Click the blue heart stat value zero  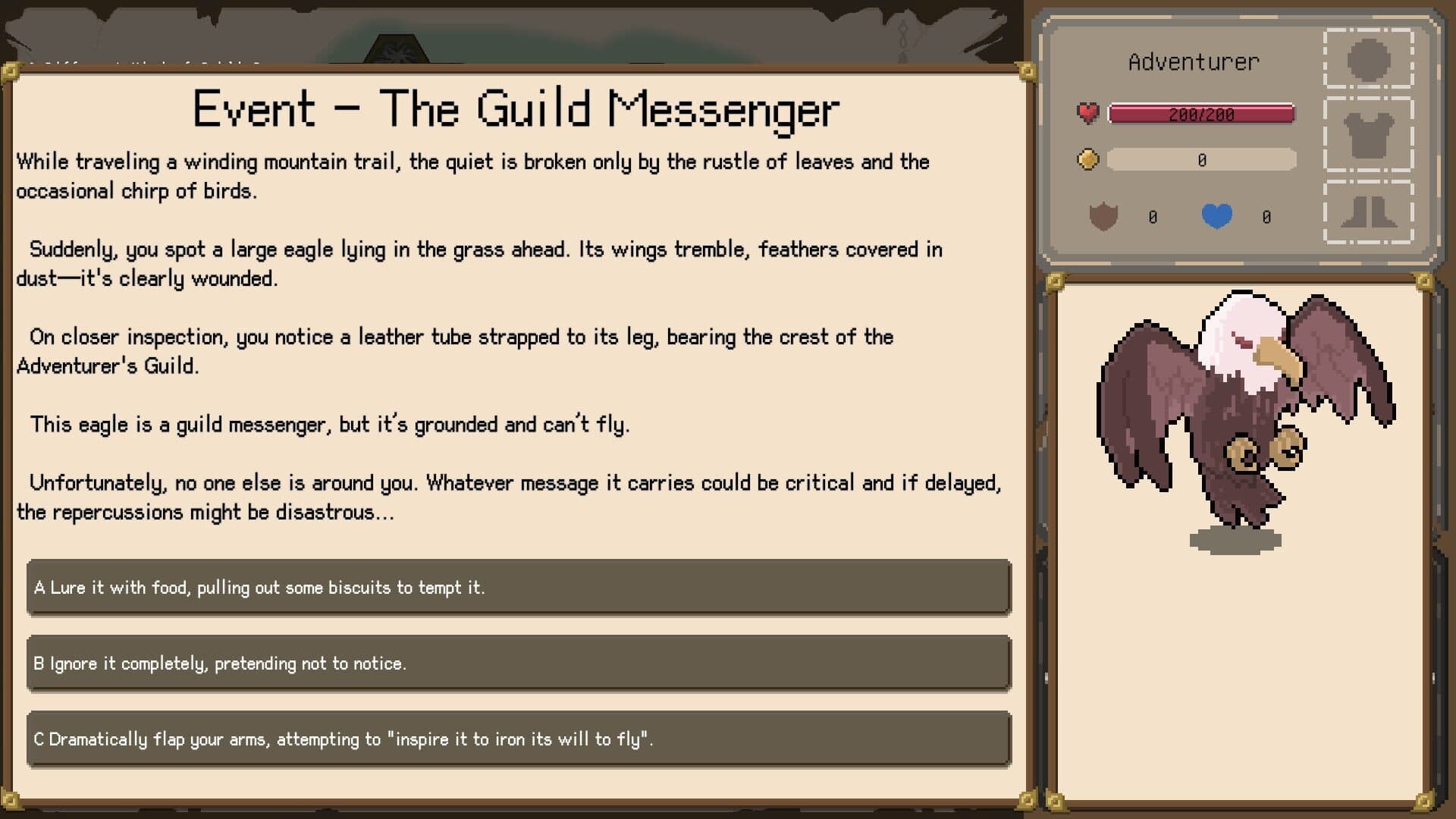point(1265,216)
